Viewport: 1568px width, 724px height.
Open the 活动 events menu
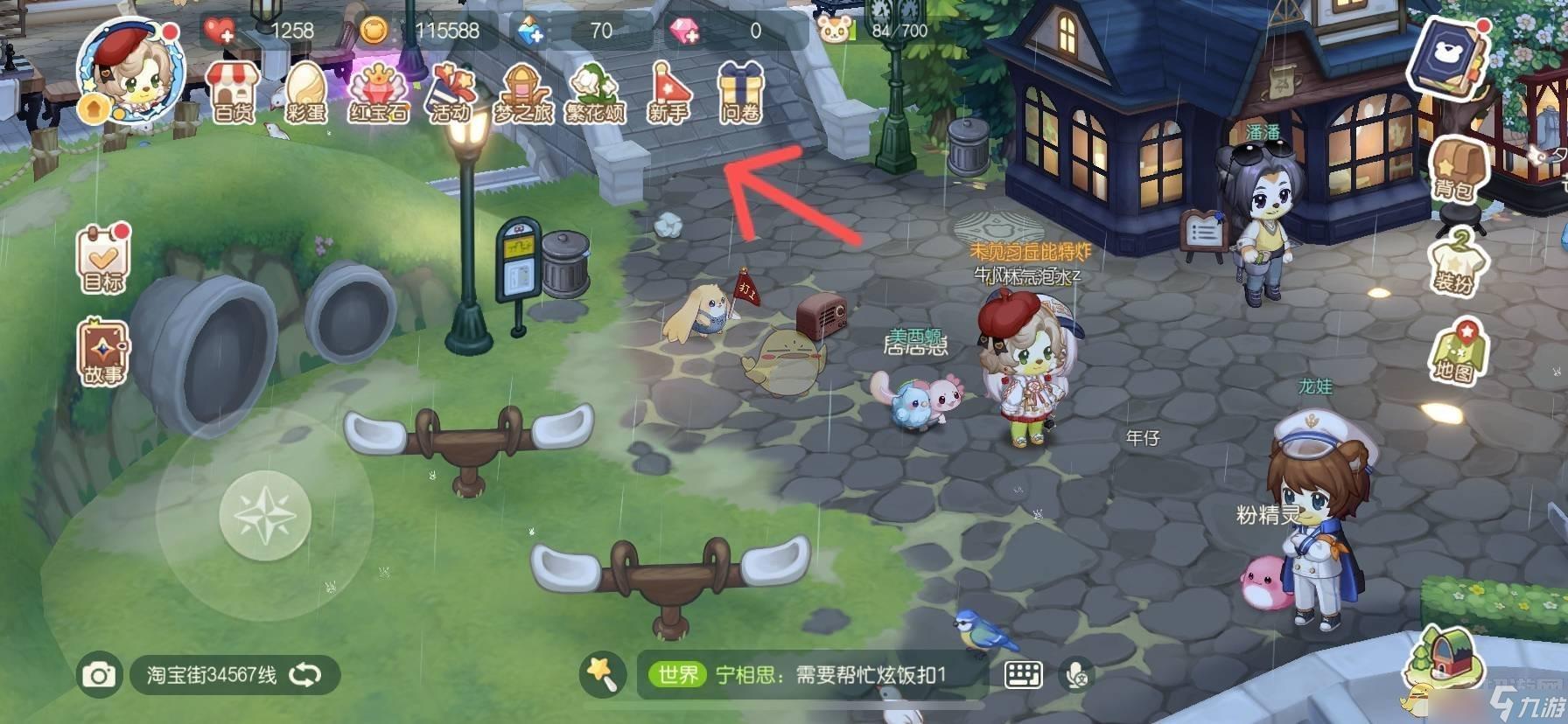point(451,91)
